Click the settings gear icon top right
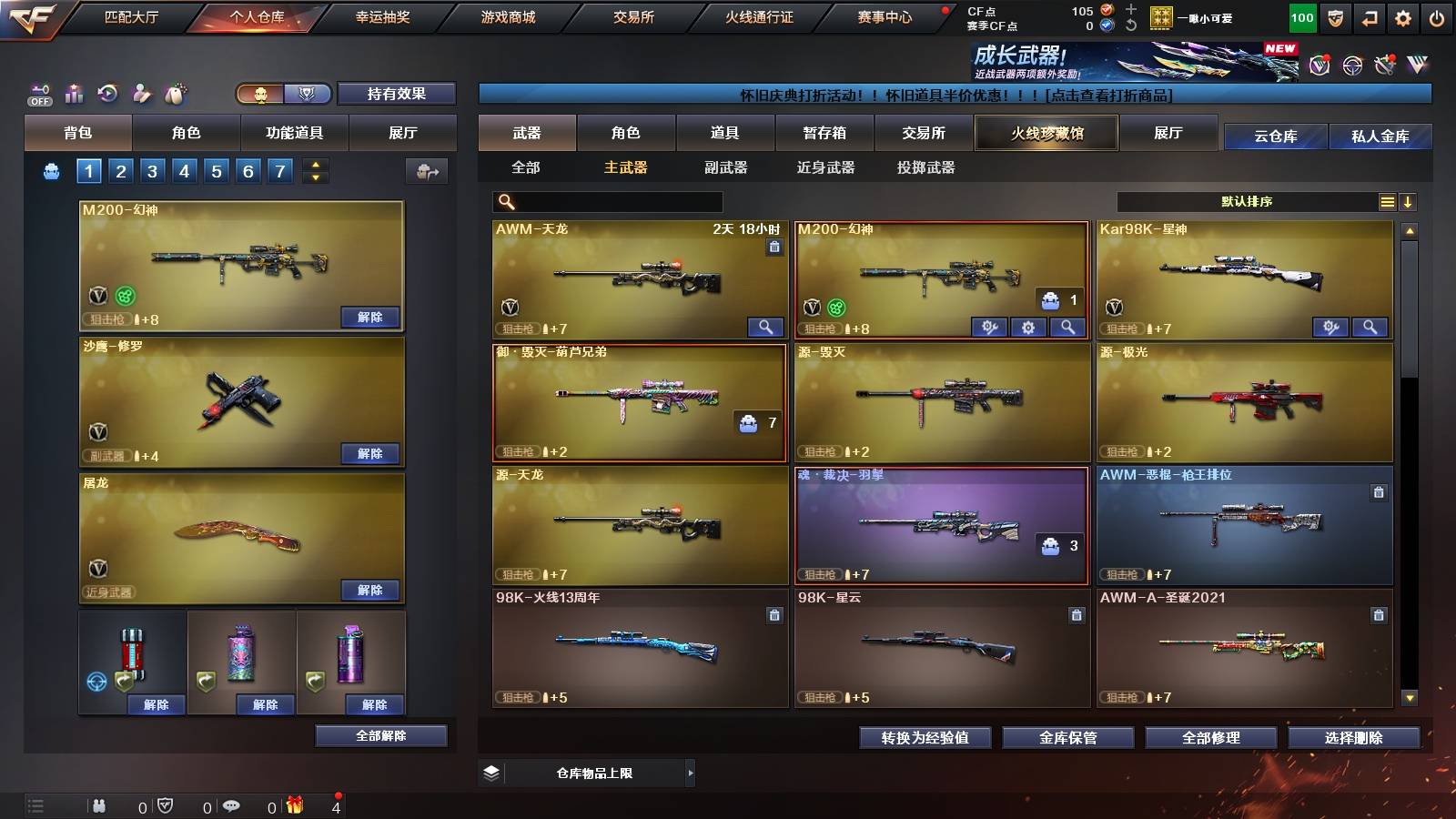Screen dimensions: 1456x819 [x=1404, y=16]
